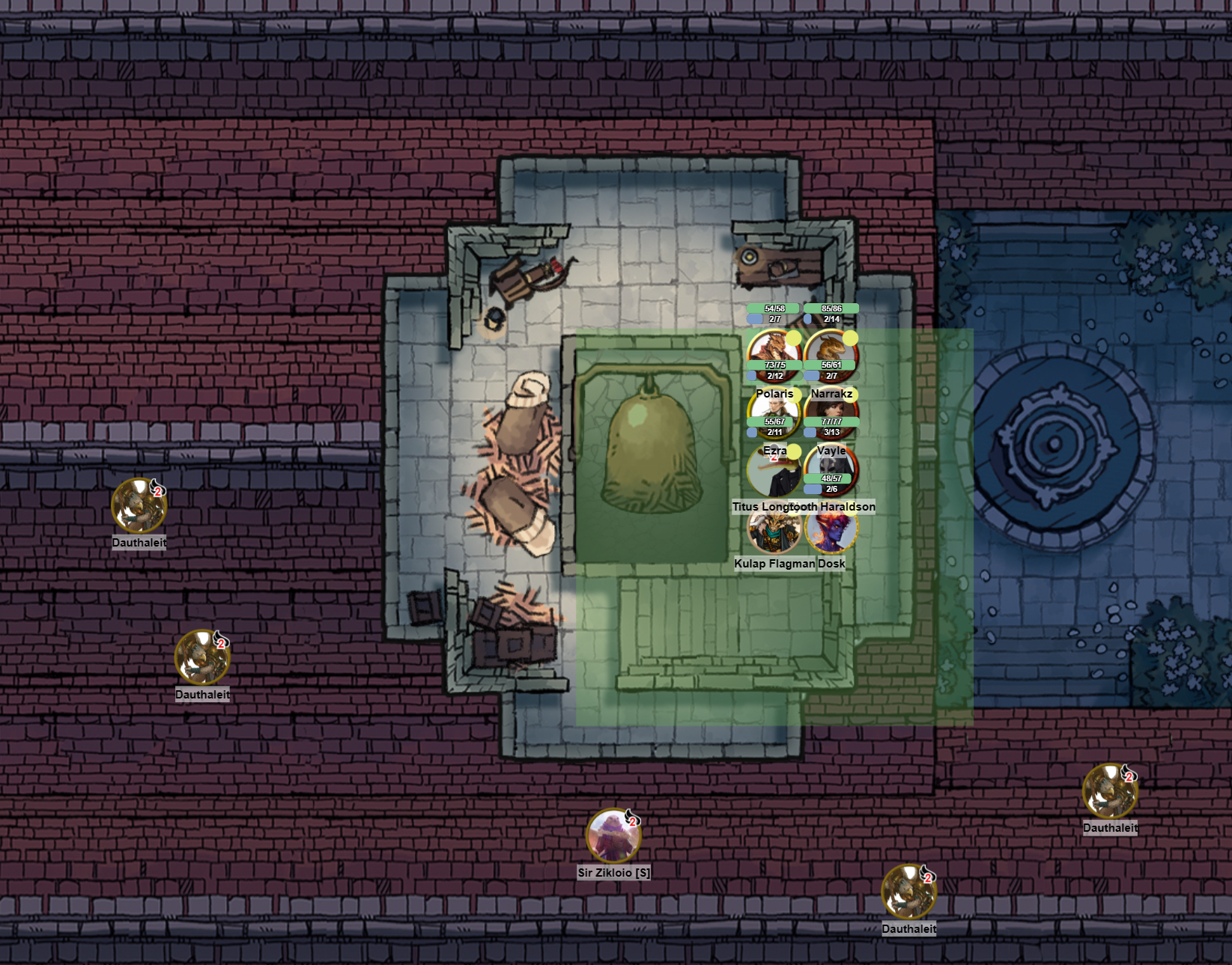Click the Ezra nameplate label

pyautogui.click(x=775, y=451)
